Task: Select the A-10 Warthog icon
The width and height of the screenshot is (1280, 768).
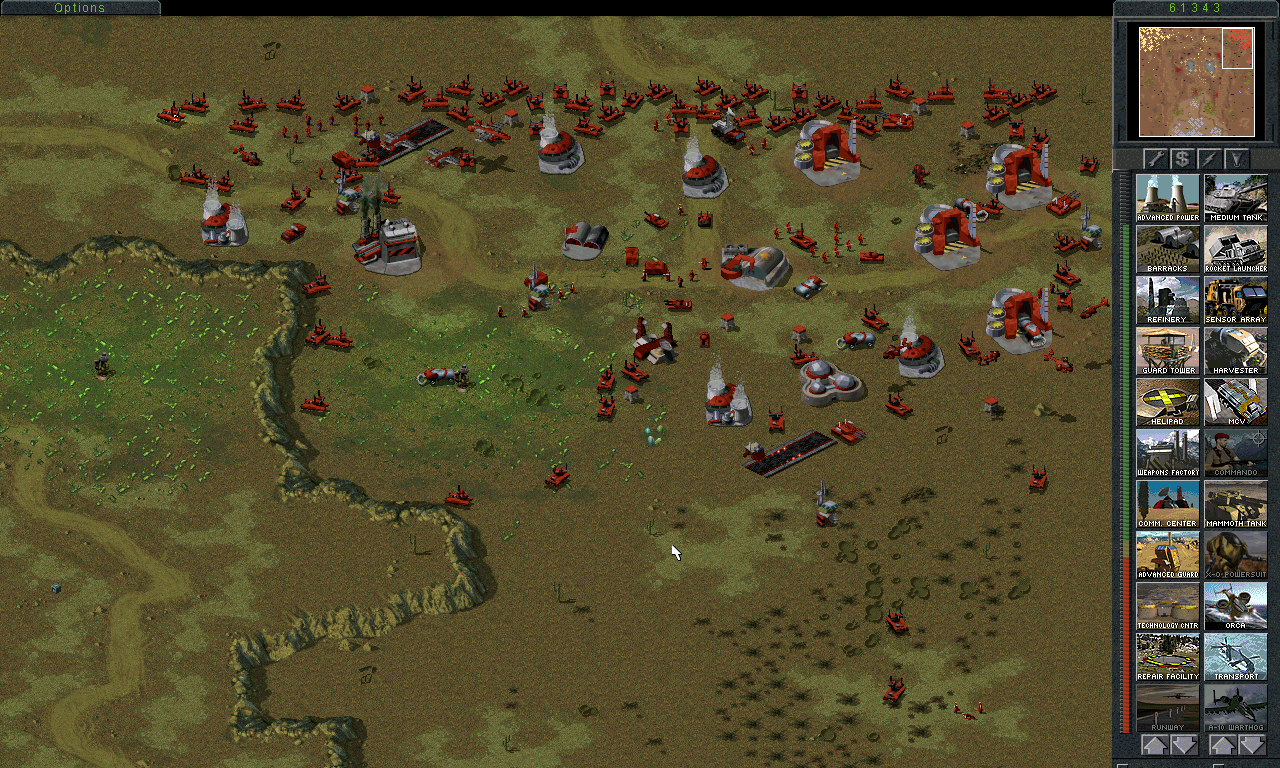Action: (x=1236, y=705)
